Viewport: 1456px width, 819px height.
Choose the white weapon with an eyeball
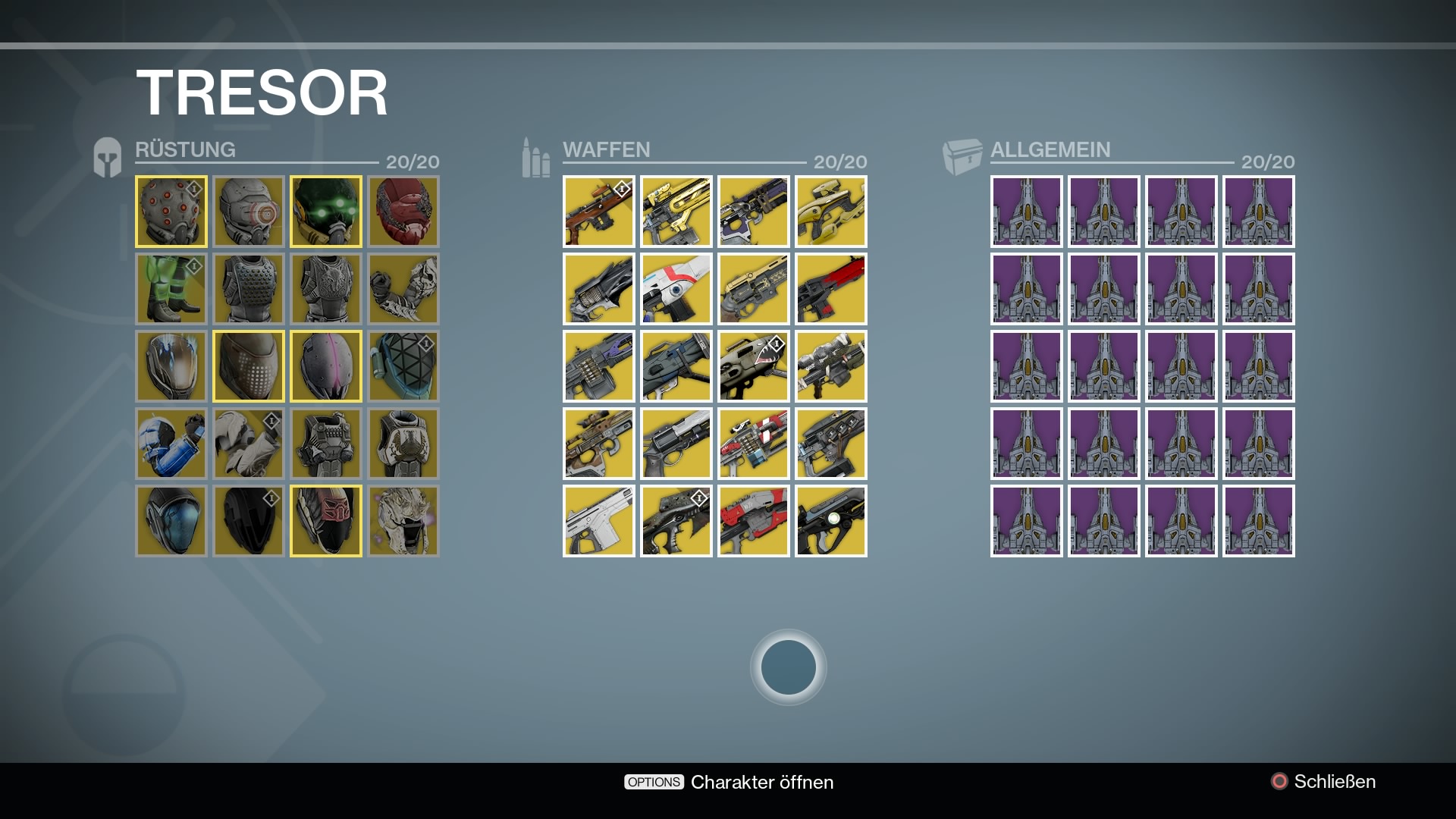coord(676,289)
